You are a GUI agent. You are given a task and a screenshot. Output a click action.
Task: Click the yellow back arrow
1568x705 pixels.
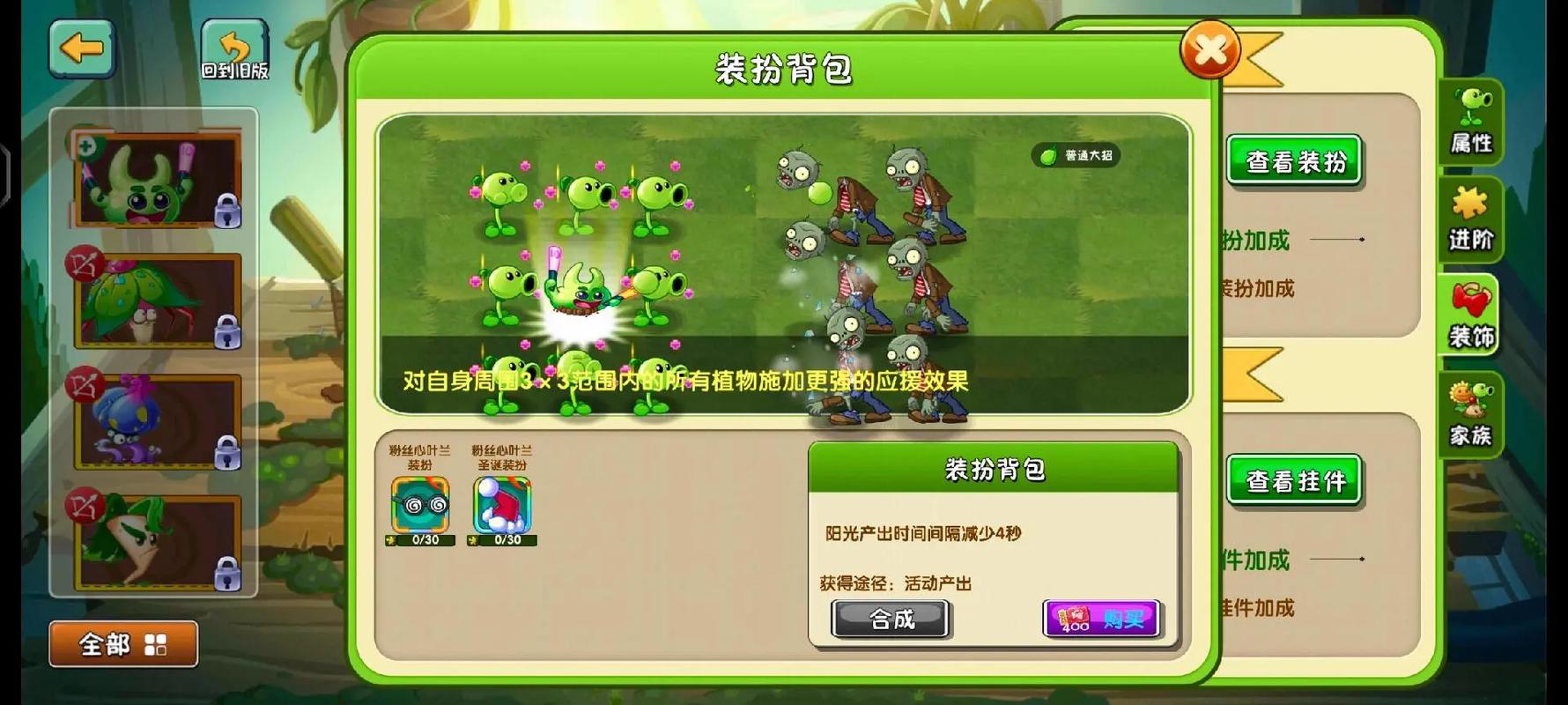tap(82, 48)
